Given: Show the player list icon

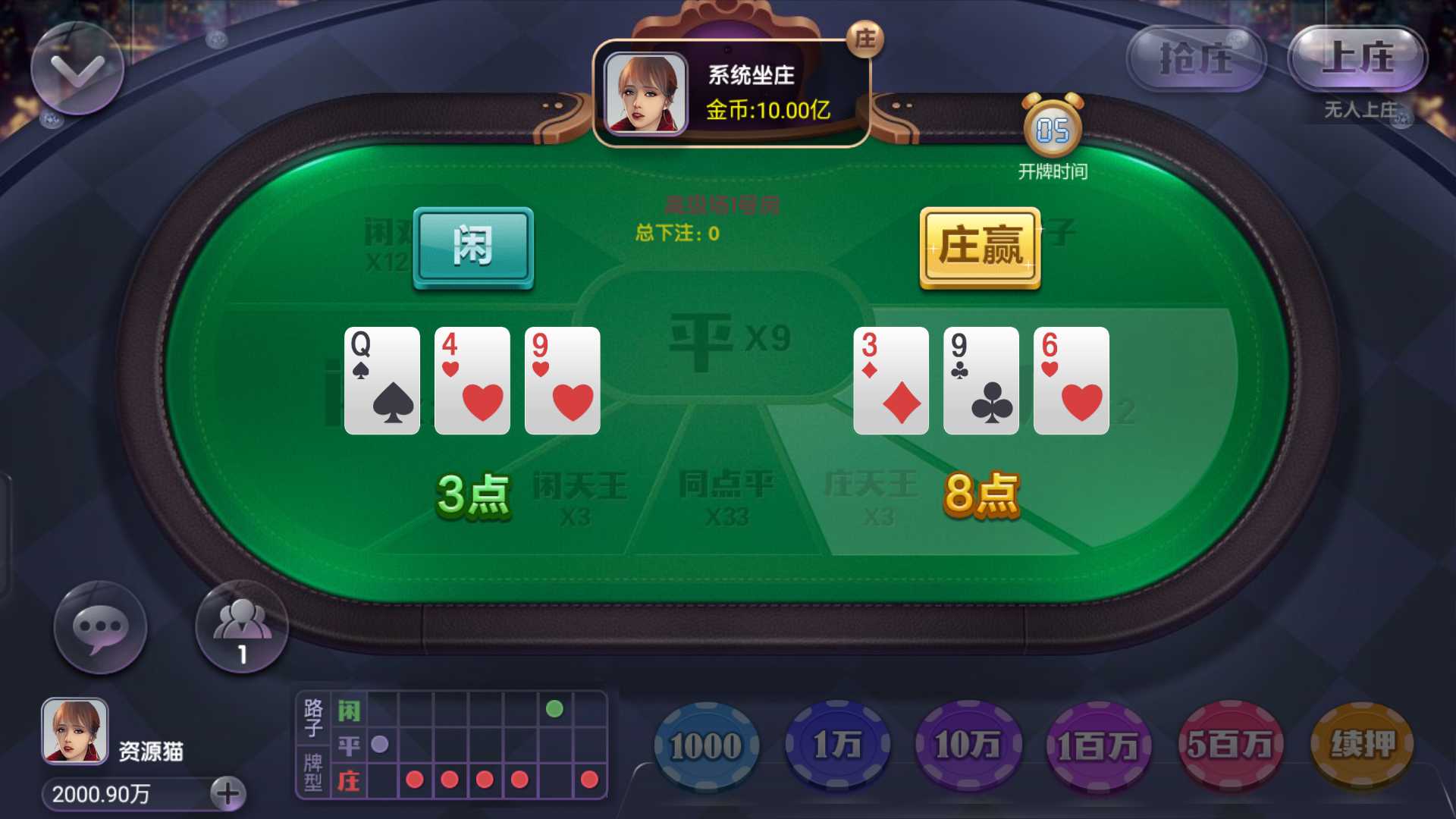Looking at the screenshot, I should pos(242,626).
